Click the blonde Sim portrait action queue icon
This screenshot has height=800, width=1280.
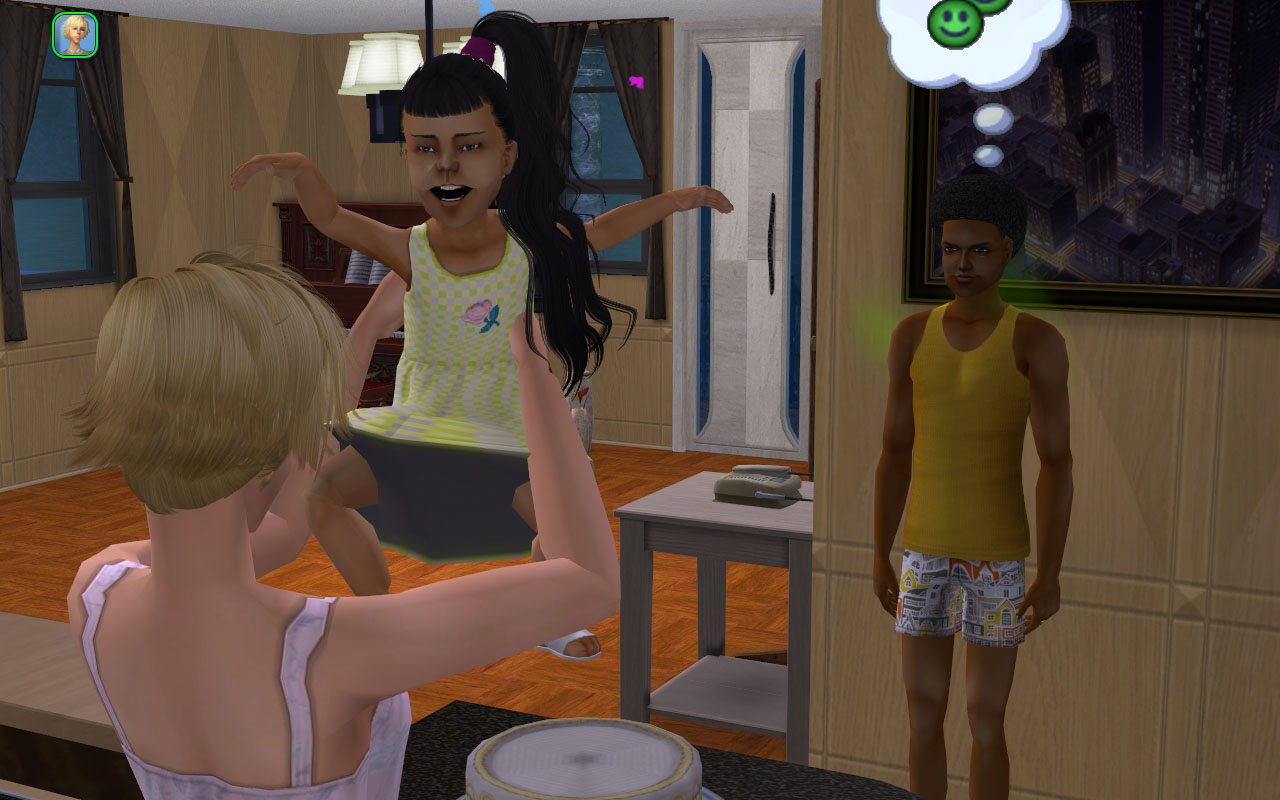[x=75, y=35]
